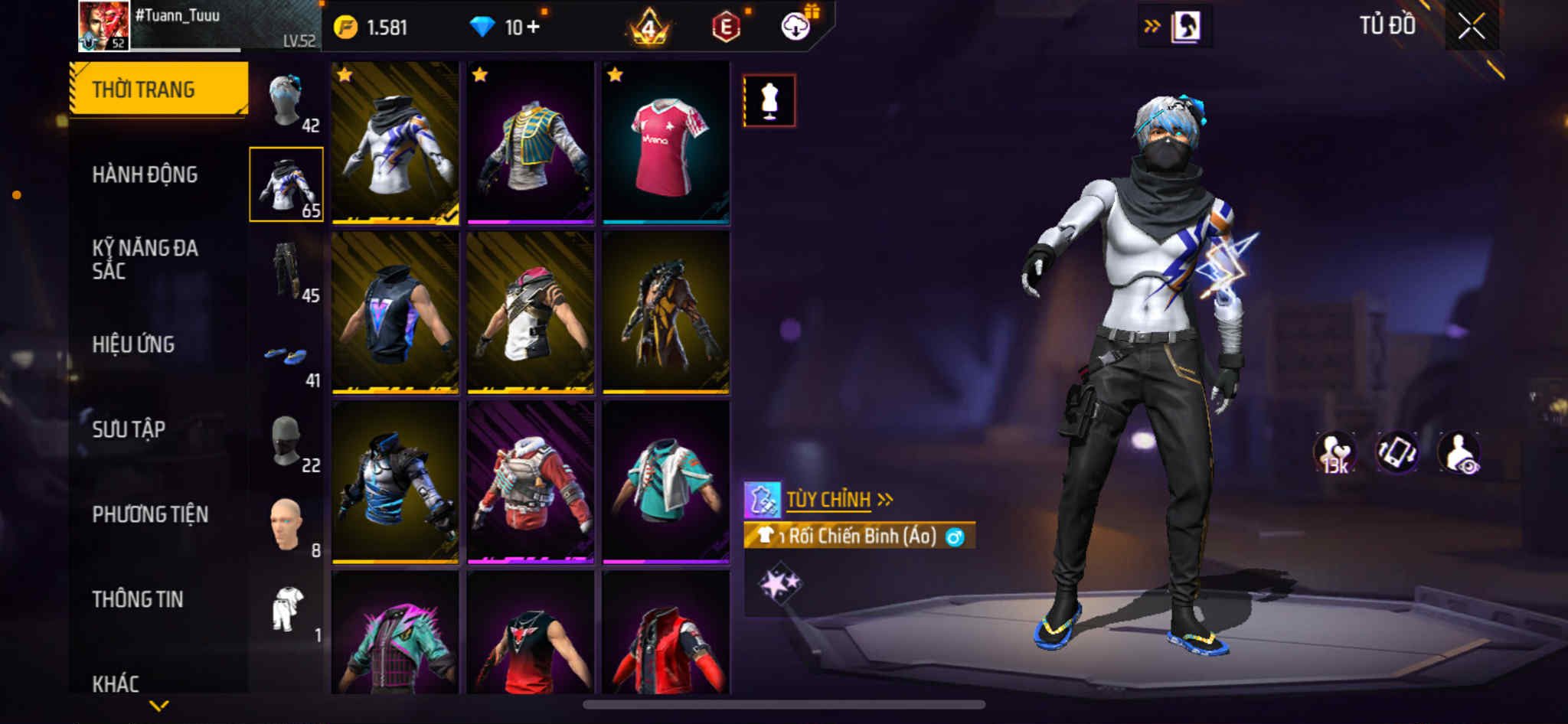The image size is (1568, 724).
Task: Open the THÔNG TIN tab
Action: coord(138,599)
